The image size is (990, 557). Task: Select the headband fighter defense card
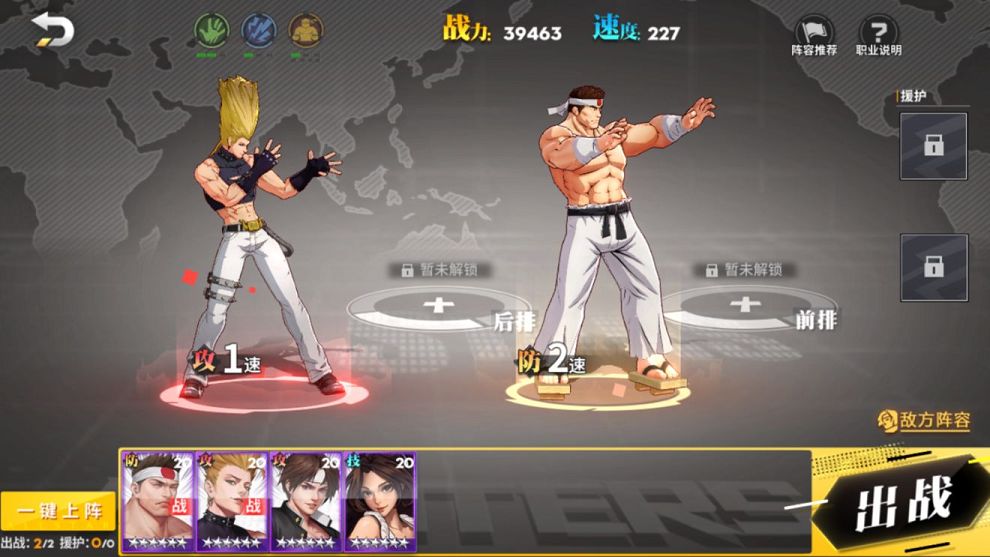158,500
